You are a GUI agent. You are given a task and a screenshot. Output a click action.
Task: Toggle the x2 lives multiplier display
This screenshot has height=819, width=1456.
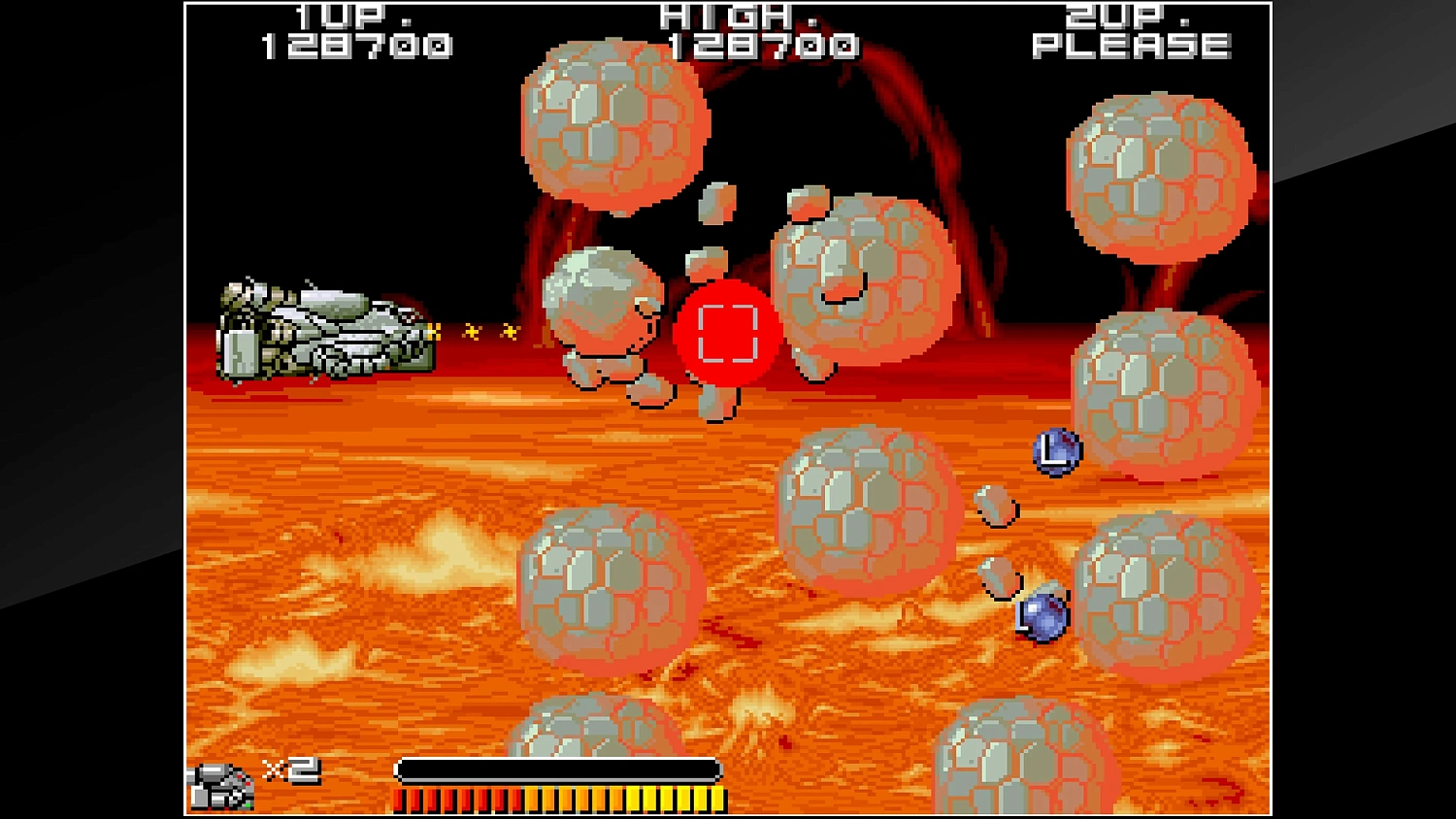click(291, 771)
